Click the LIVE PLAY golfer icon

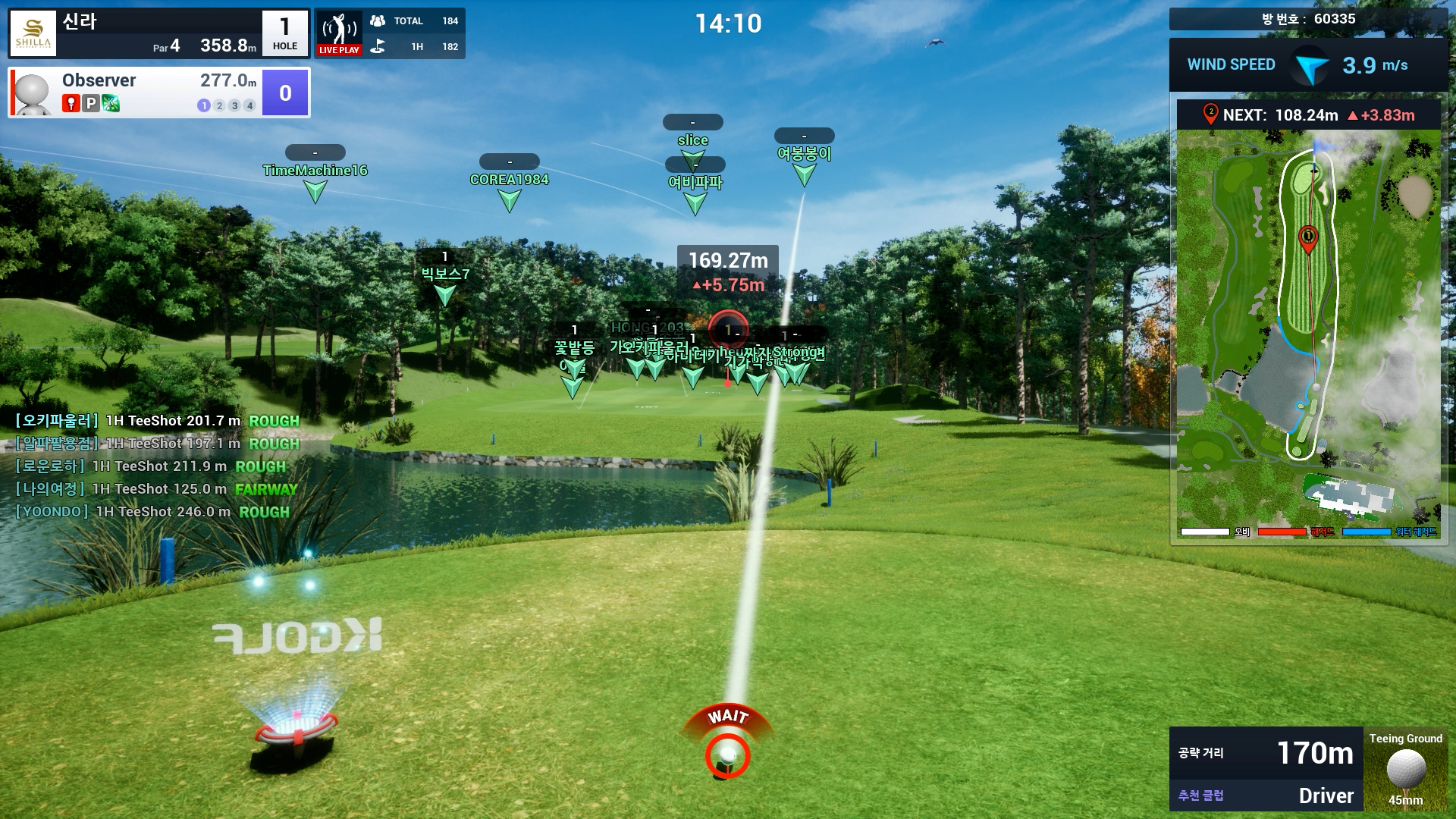tap(339, 33)
